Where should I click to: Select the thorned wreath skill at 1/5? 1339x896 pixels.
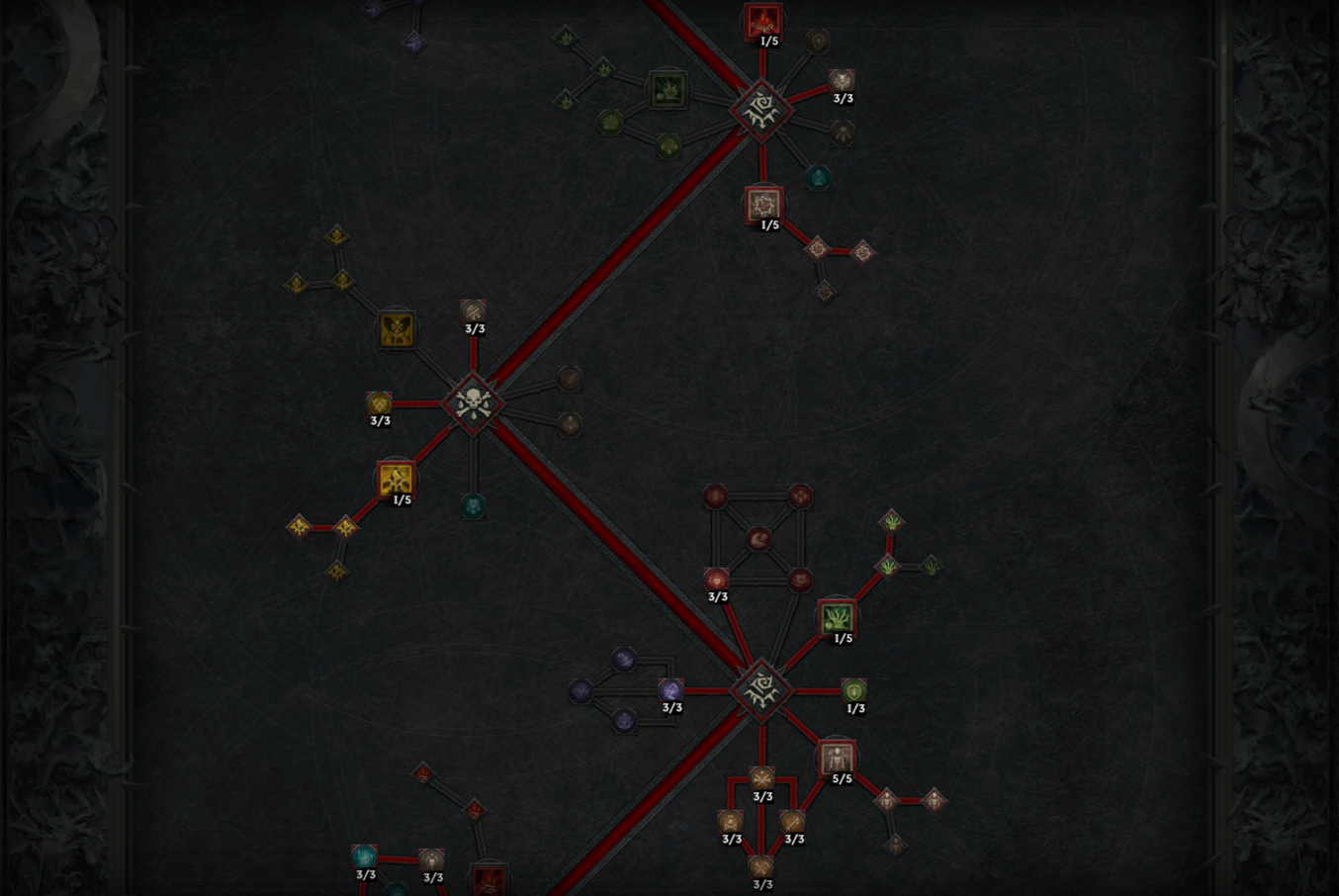[x=763, y=205]
